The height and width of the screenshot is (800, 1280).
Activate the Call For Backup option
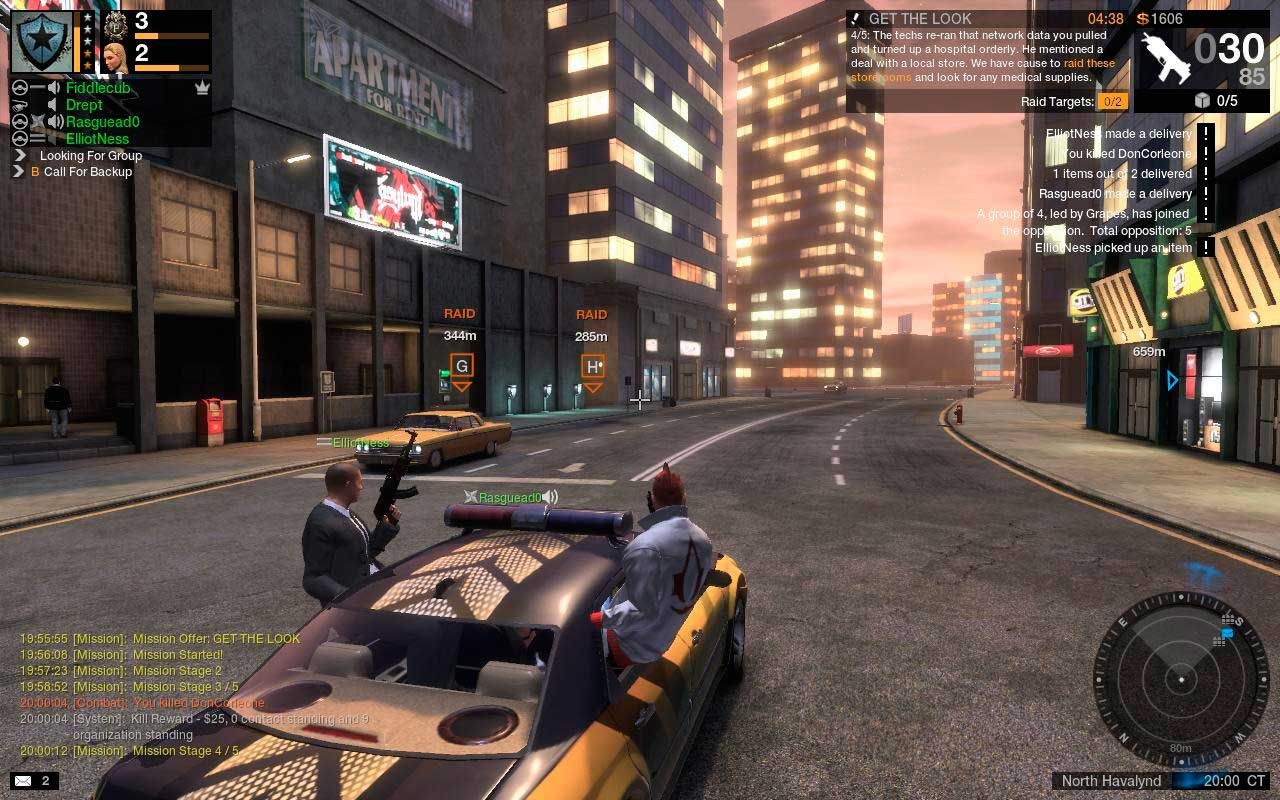coord(87,172)
